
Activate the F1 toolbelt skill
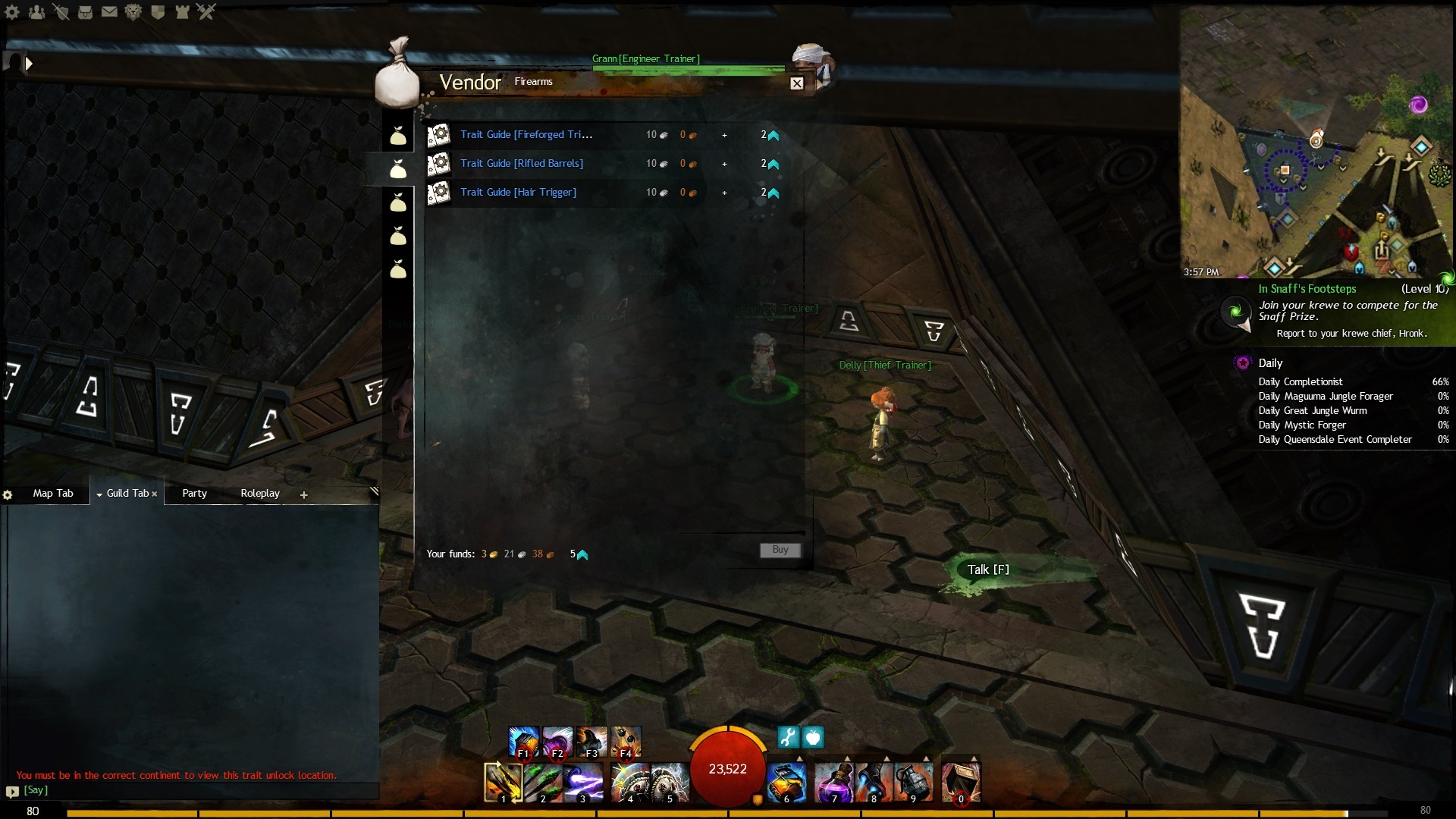[x=523, y=742]
